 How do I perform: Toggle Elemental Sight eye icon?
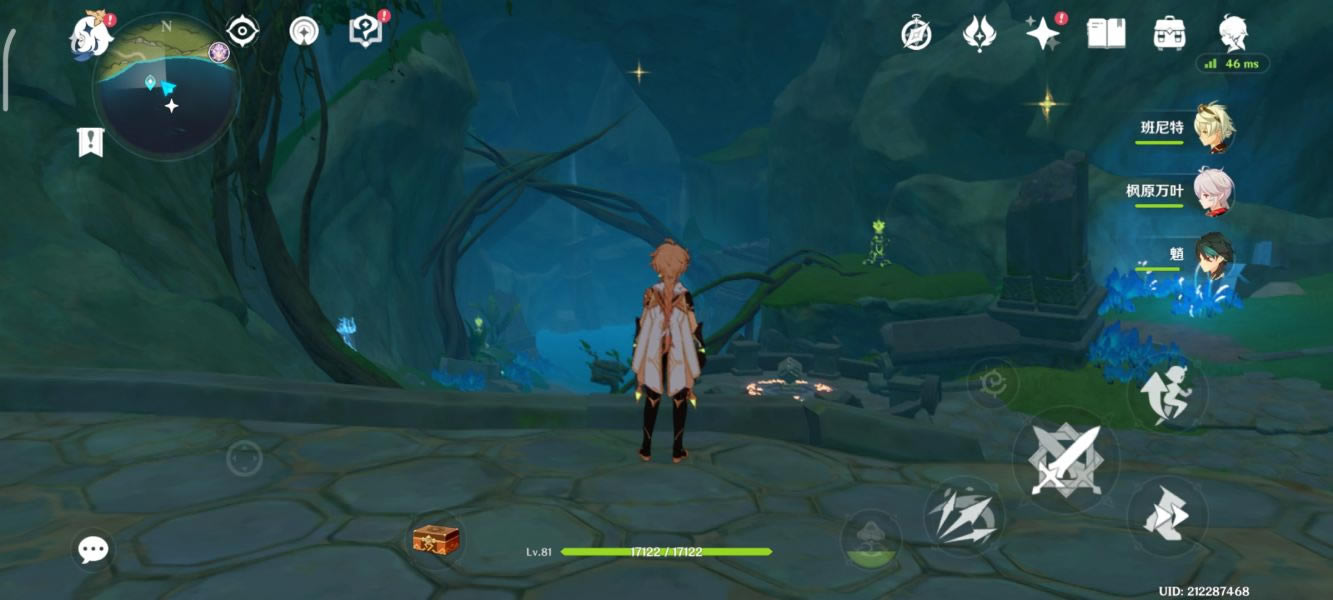pyautogui.click(x=243, y=31)
